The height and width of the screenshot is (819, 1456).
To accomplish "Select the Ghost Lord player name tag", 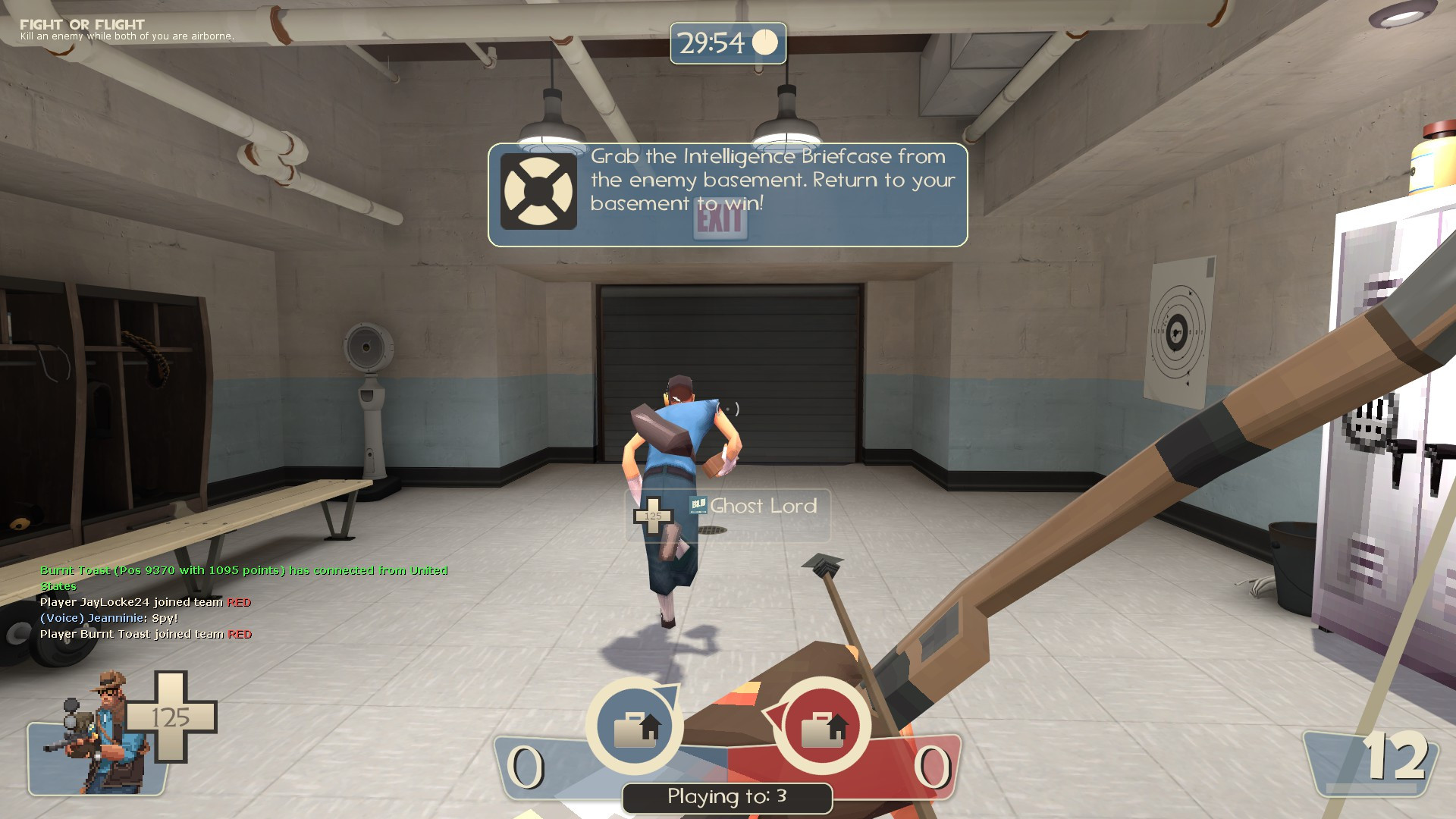I will (x=762, y=507).
